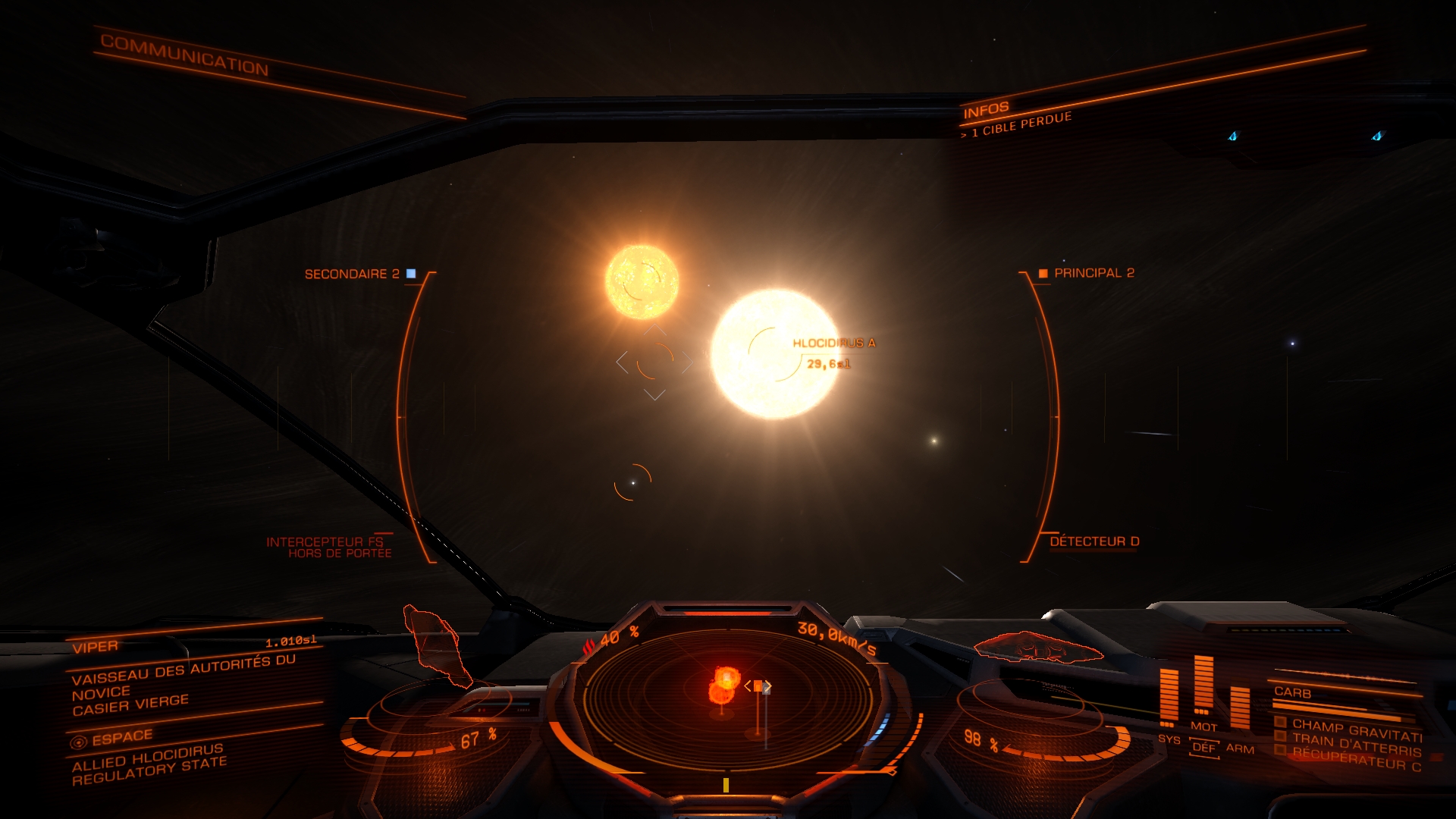Select the Viper target info panel
The height and width of the screenshot is (819, 1456).
click(x=96, y=647)
